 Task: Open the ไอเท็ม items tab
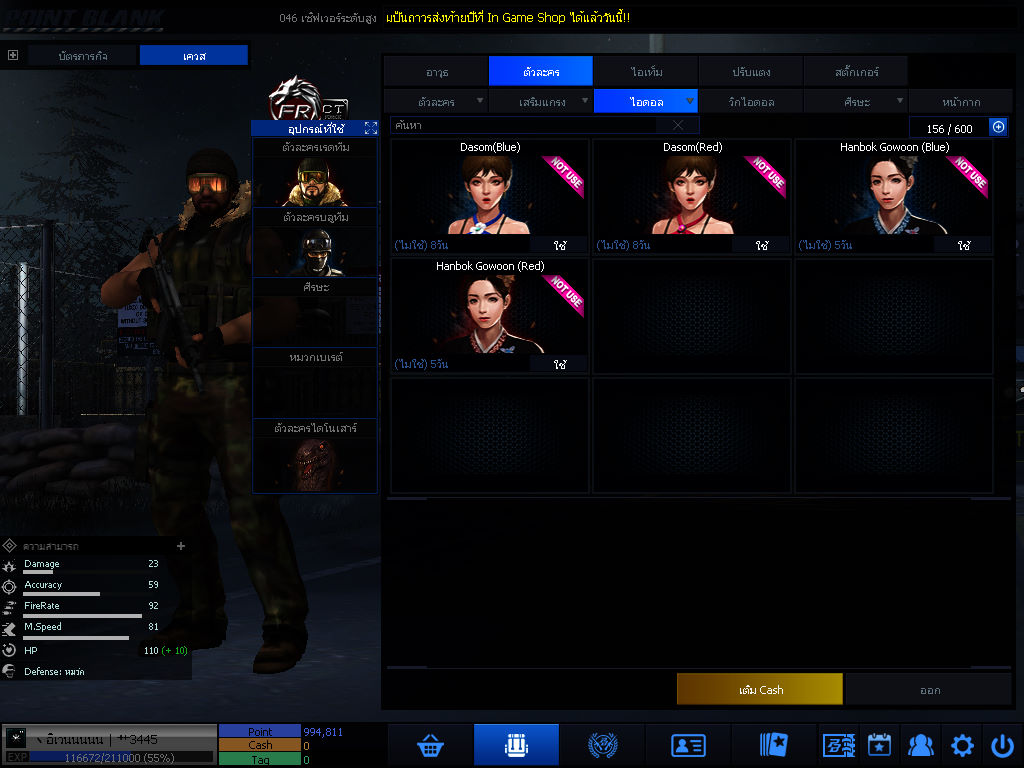[646, 72]
